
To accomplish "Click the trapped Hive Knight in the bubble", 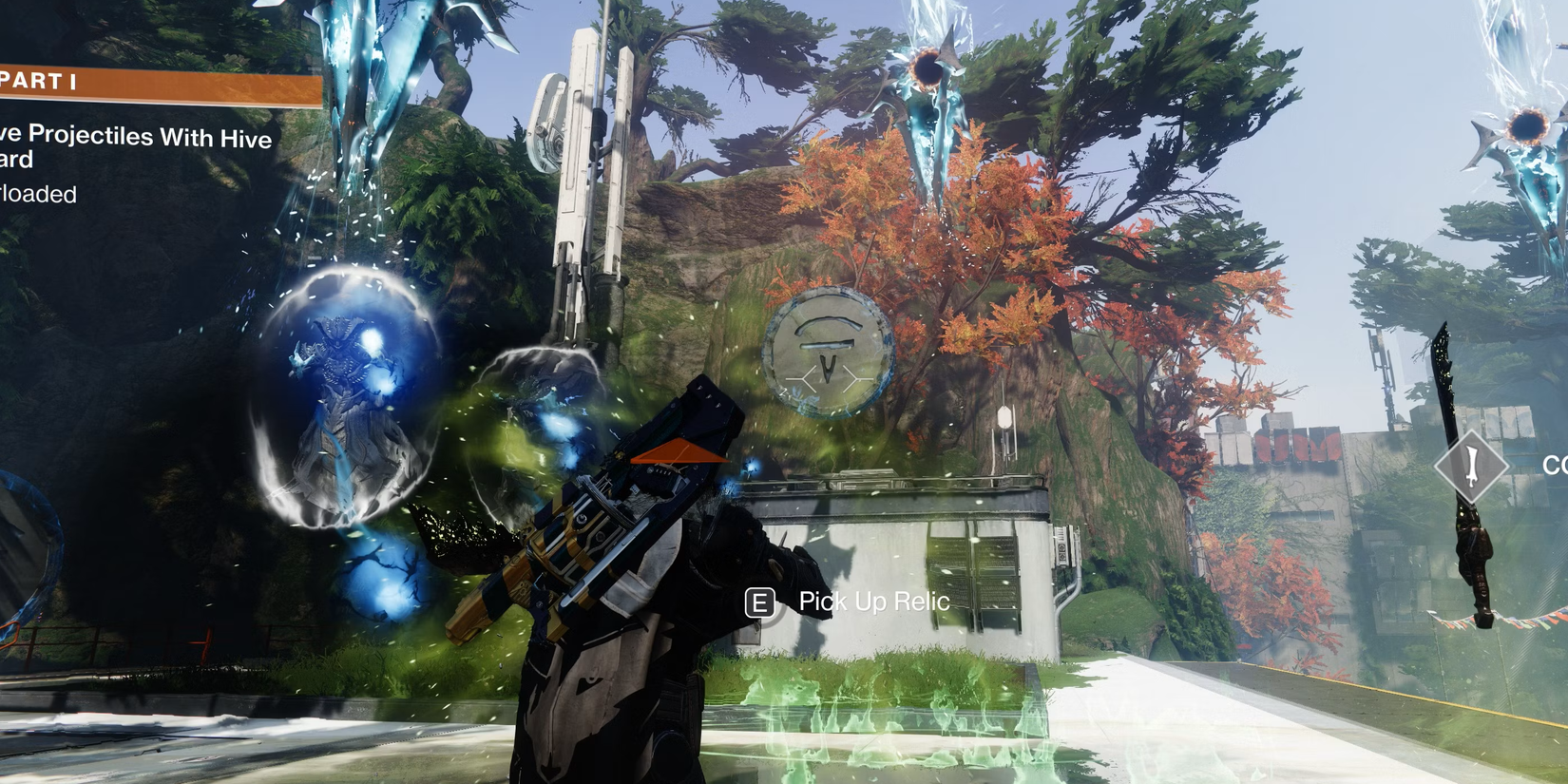I will pos(337,399).
